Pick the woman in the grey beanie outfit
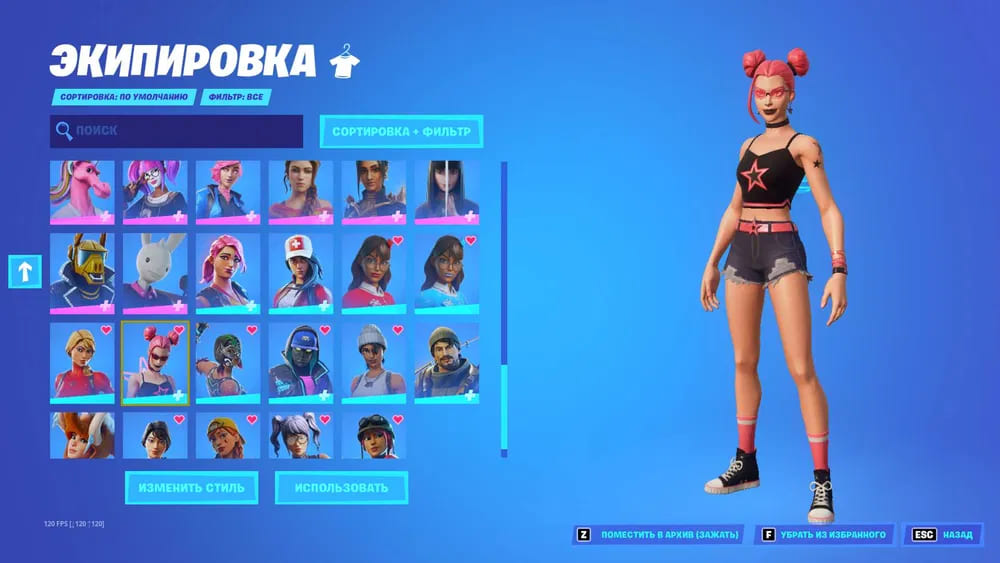1000x563 pixels. tap(374, 360)
